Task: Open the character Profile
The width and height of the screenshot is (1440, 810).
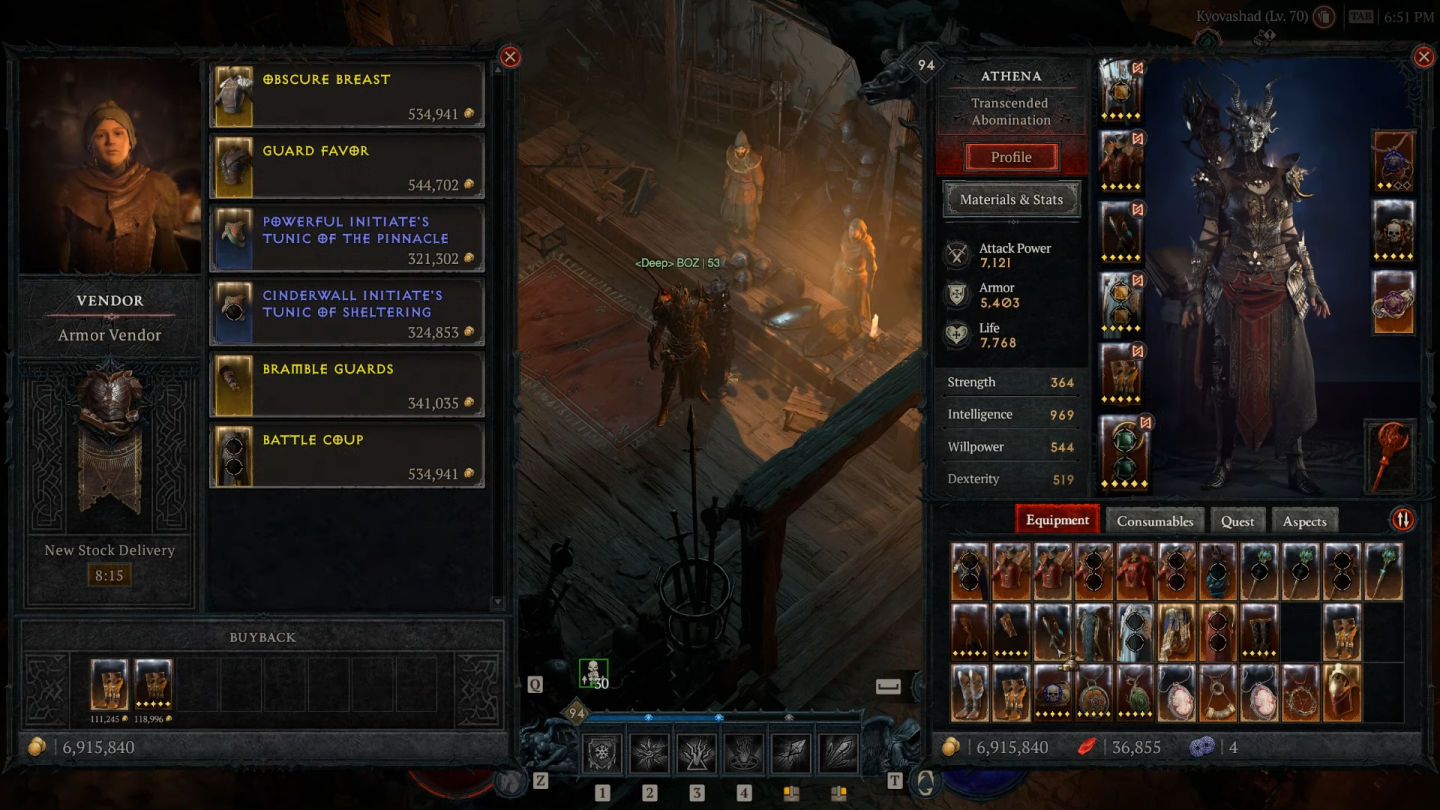Action: click(x=1011, y=157)
